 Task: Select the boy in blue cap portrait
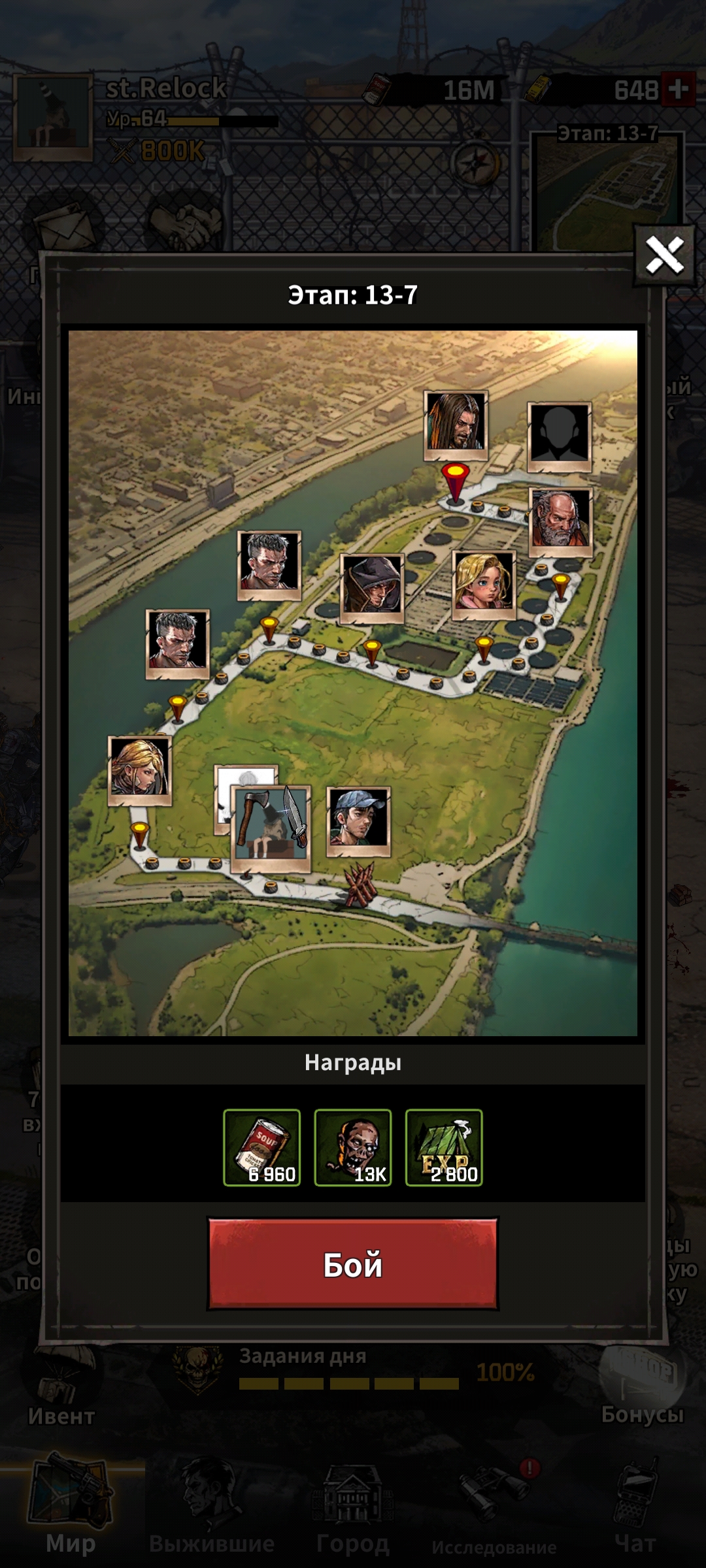tap(358, 819)
